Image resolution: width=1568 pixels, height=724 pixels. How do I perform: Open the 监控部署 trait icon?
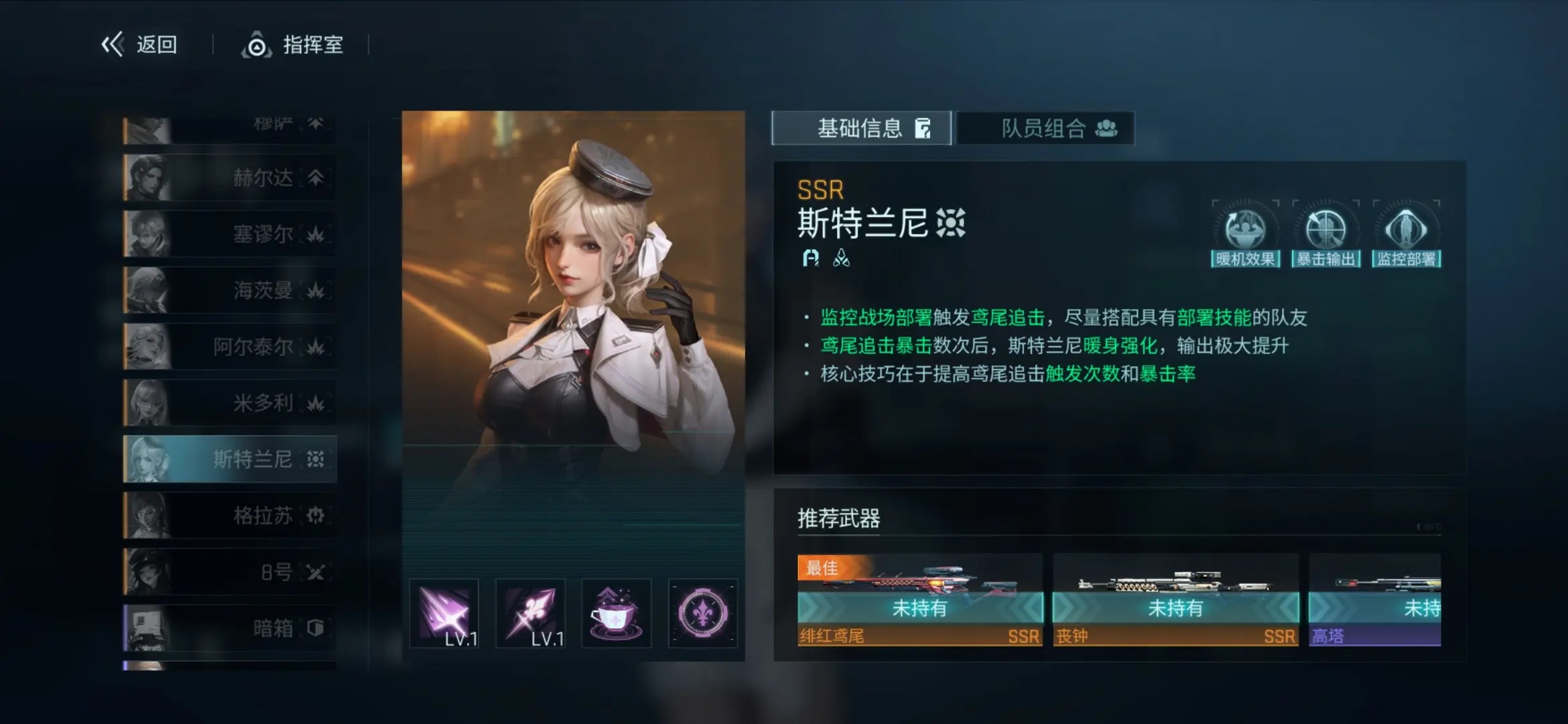tap(1406, 232)
